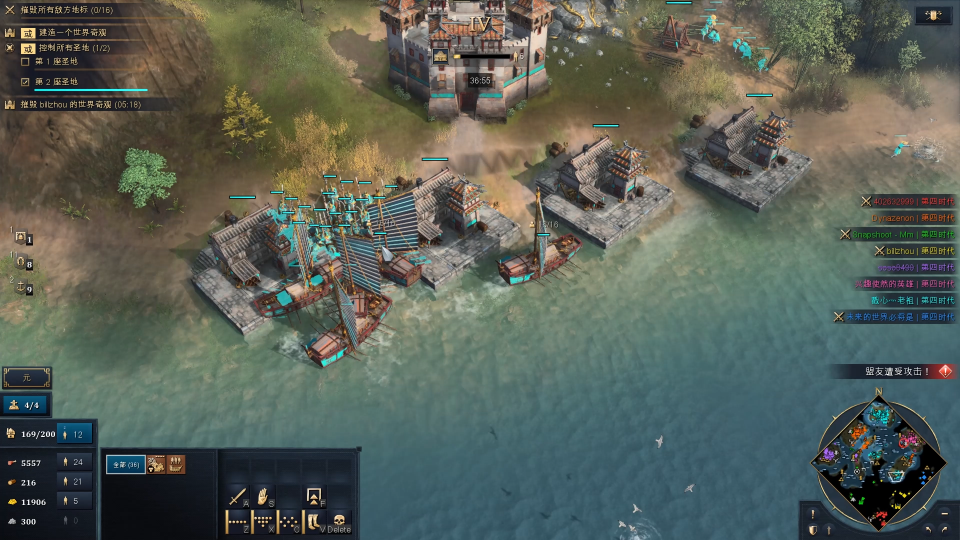Image resolution: width=960 pixels, height=540 pixels.
Task: Select the staggered formation icon
Action: tap(288, 522)
